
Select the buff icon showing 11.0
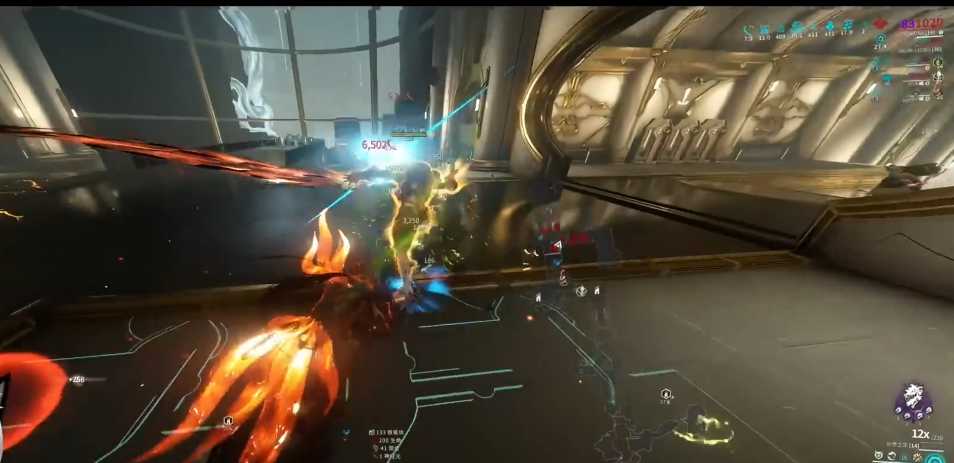tap(765, 27)
